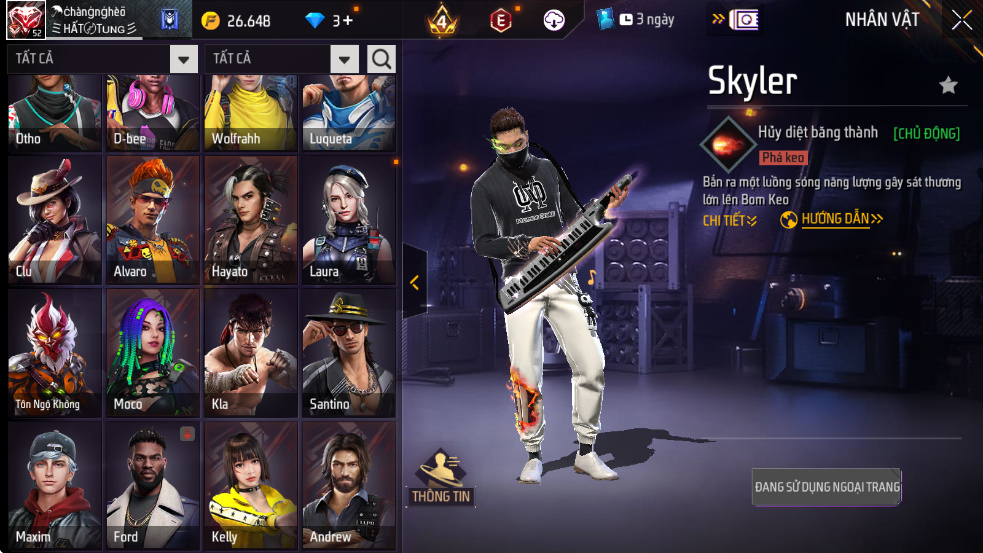Choose the Kla character tile
The height and width of the screenshot is (553, 983).
click(251, 352)
